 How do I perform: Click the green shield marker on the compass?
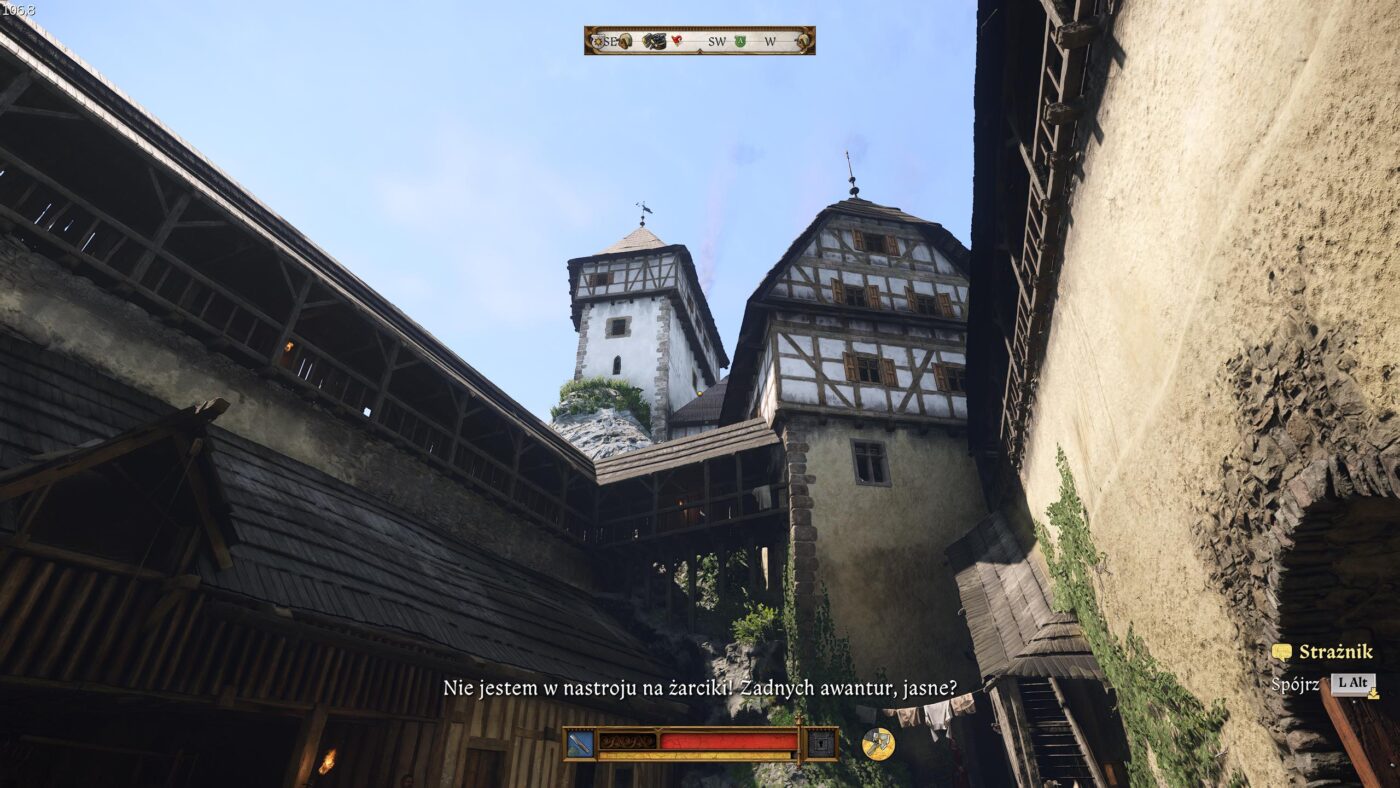tap(740, 41)
